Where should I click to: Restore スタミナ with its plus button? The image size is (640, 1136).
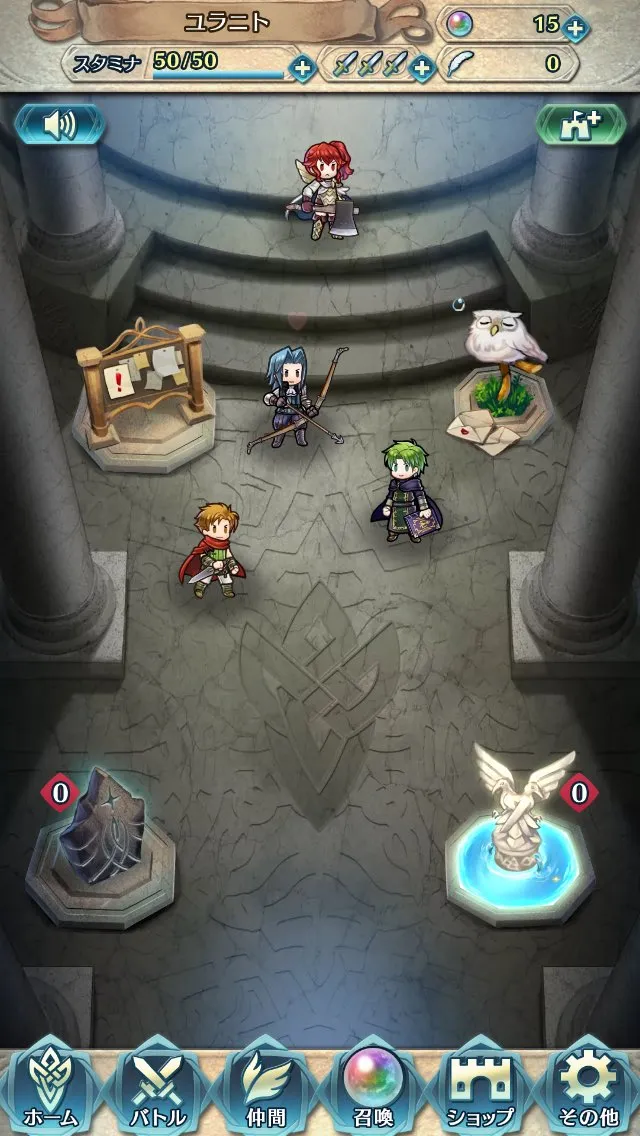302,68
